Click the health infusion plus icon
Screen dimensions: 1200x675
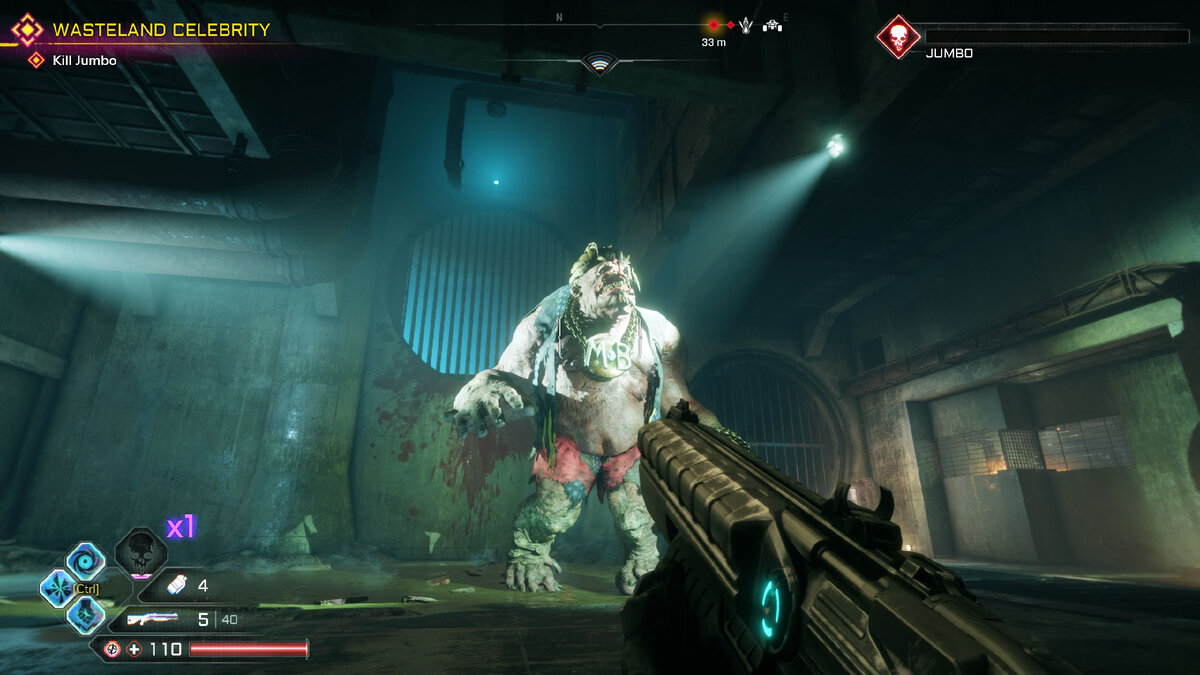[x=133, y=649]
